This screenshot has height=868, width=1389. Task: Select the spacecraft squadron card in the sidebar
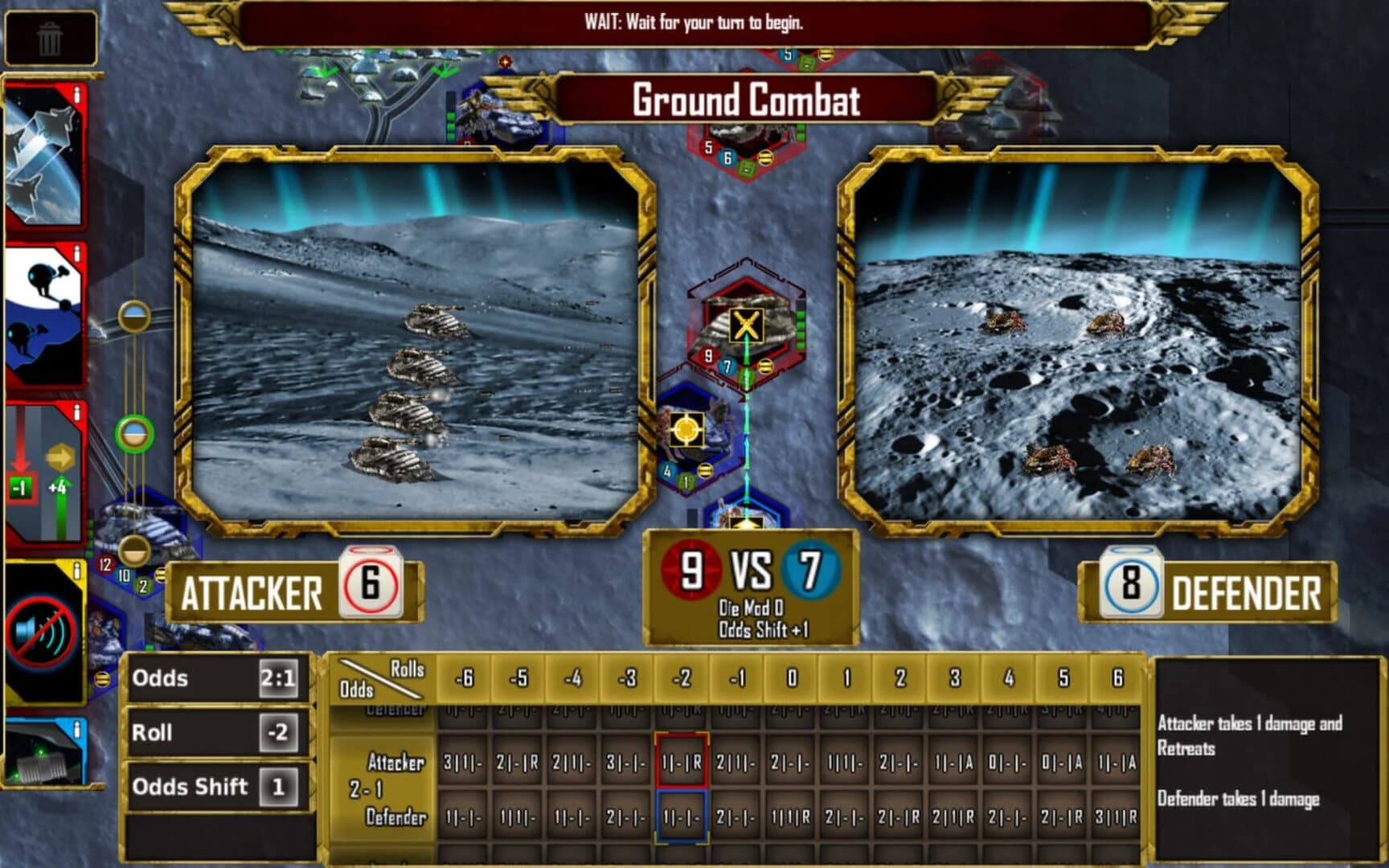44,161
